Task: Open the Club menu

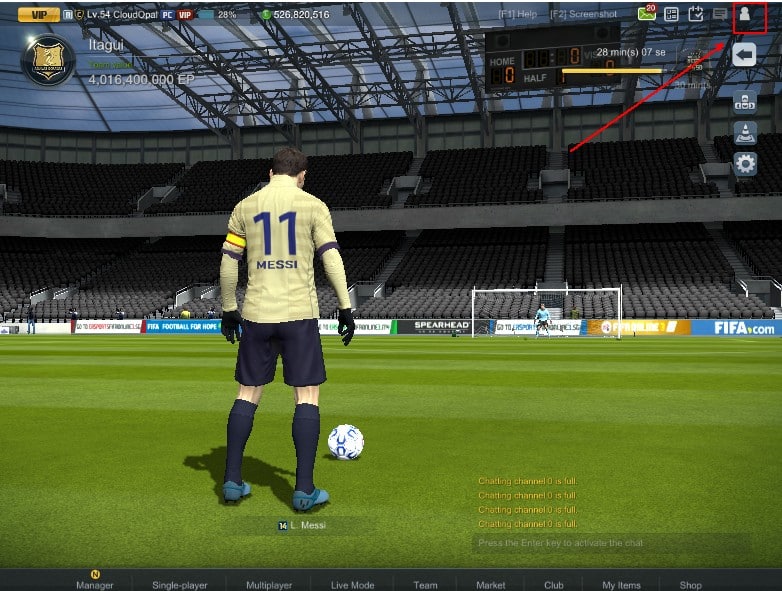Action: (x=554, y=584)
